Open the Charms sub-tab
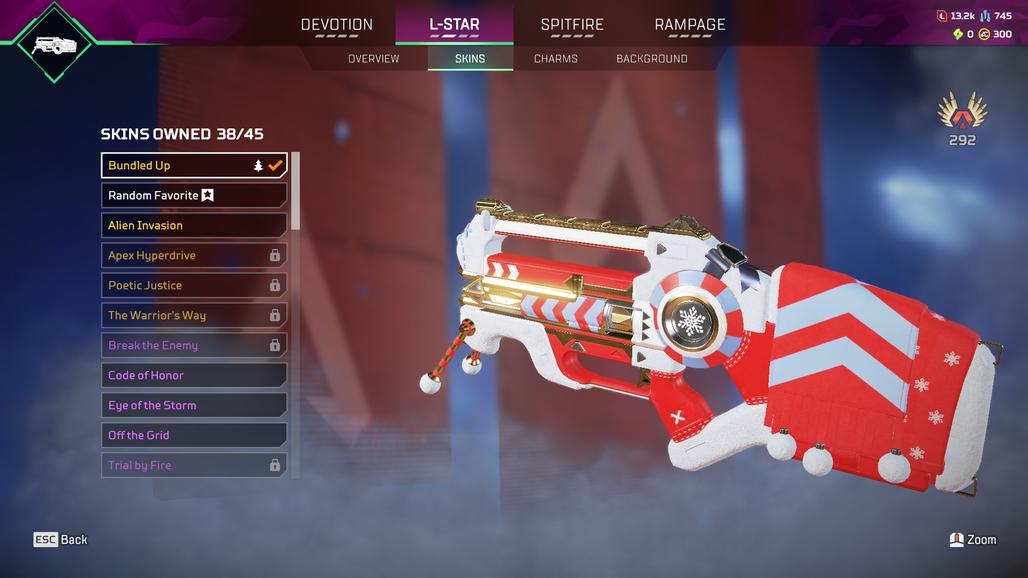Viewport: 1028px width, 578px height. [556, 59]
